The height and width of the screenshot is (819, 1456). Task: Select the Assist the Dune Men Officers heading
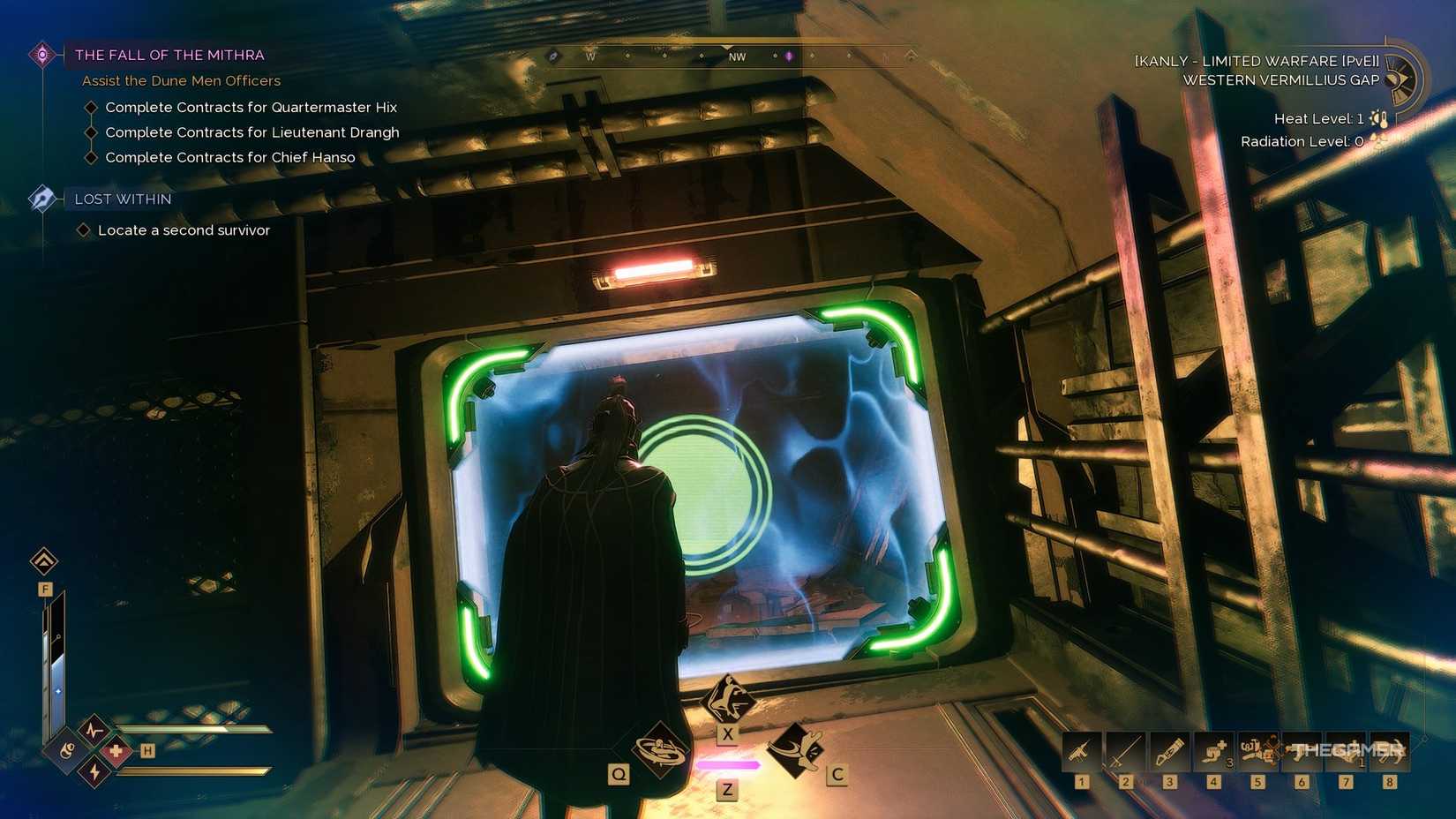[180, 80]
